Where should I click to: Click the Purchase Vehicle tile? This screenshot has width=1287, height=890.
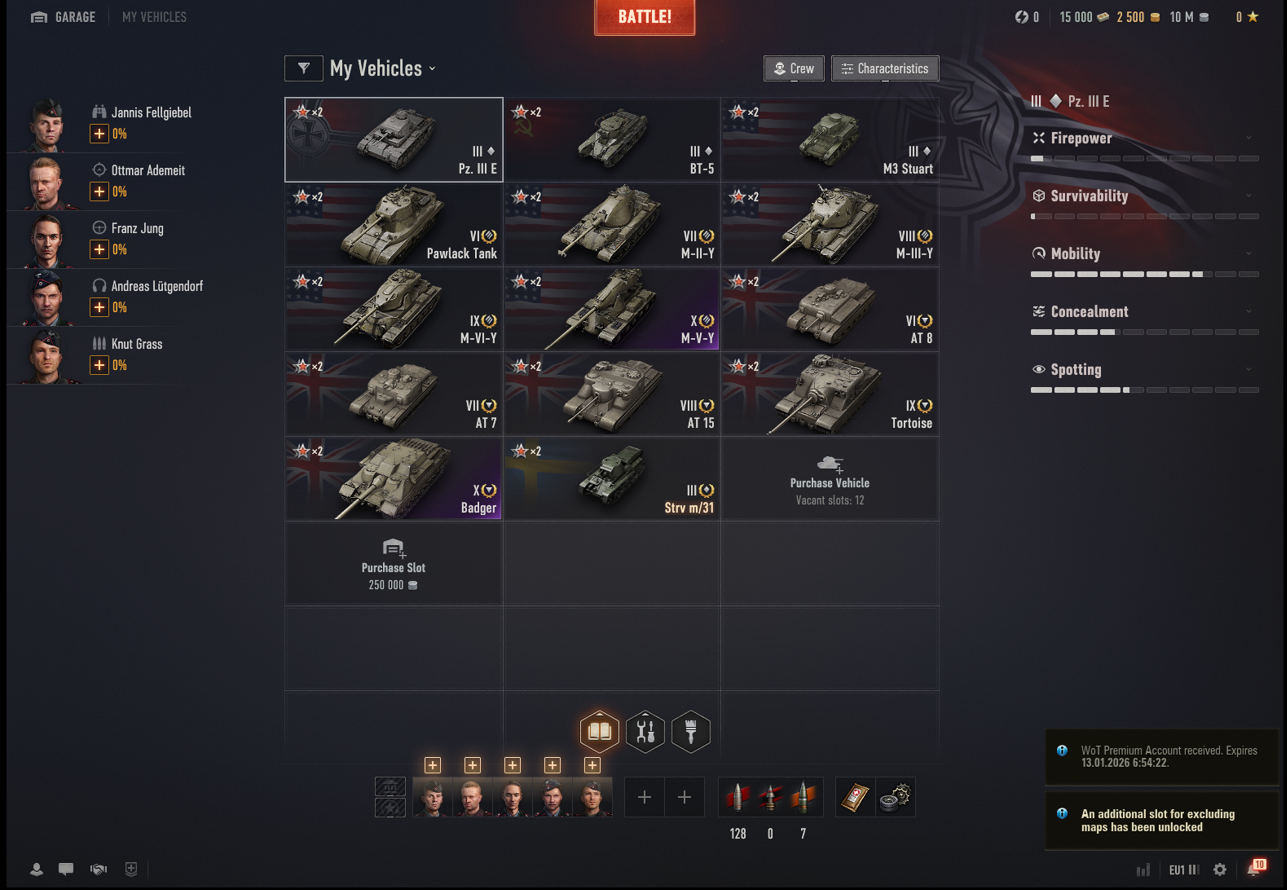tap(829, 479)
